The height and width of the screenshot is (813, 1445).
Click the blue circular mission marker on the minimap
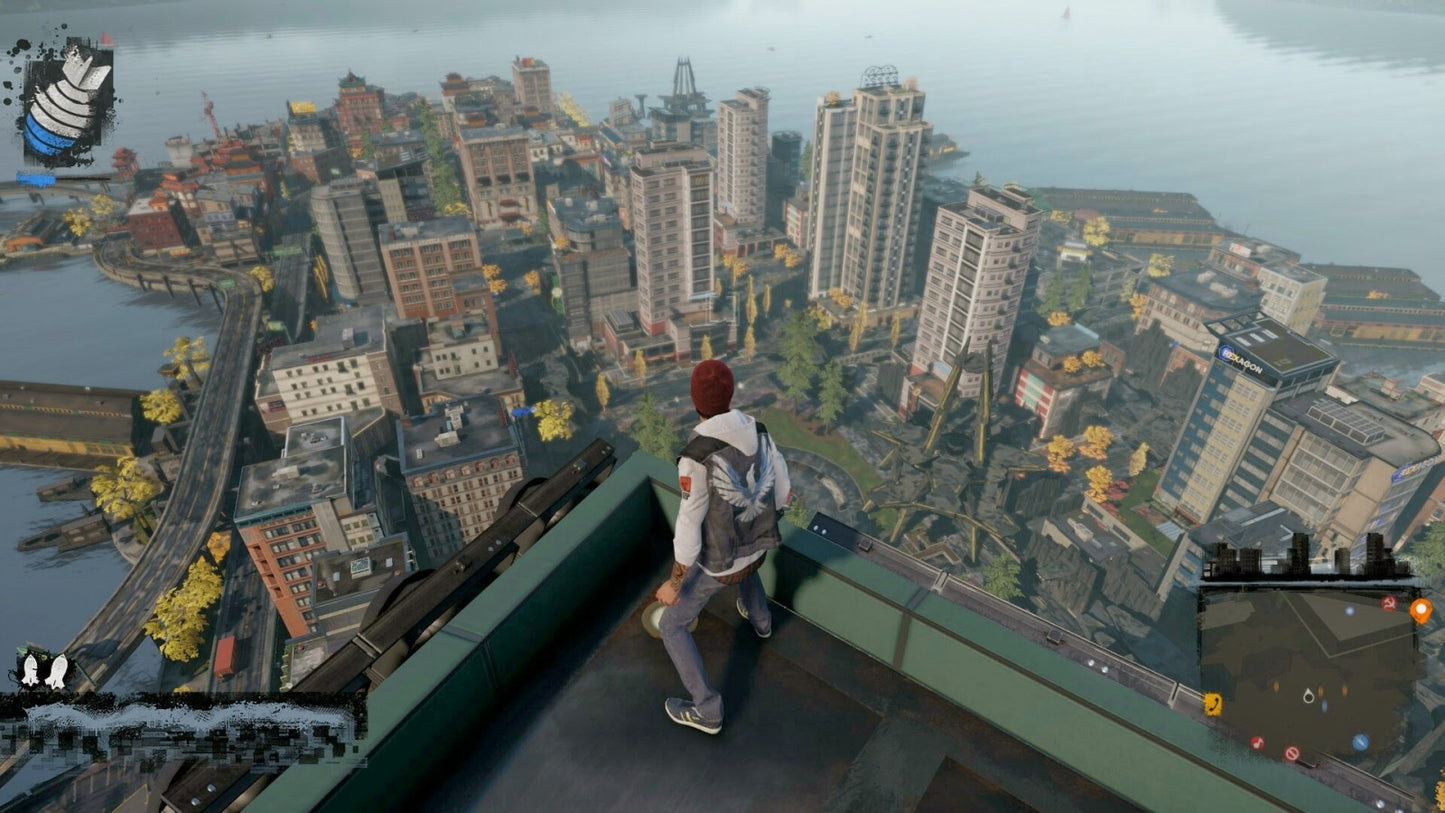1361,741
